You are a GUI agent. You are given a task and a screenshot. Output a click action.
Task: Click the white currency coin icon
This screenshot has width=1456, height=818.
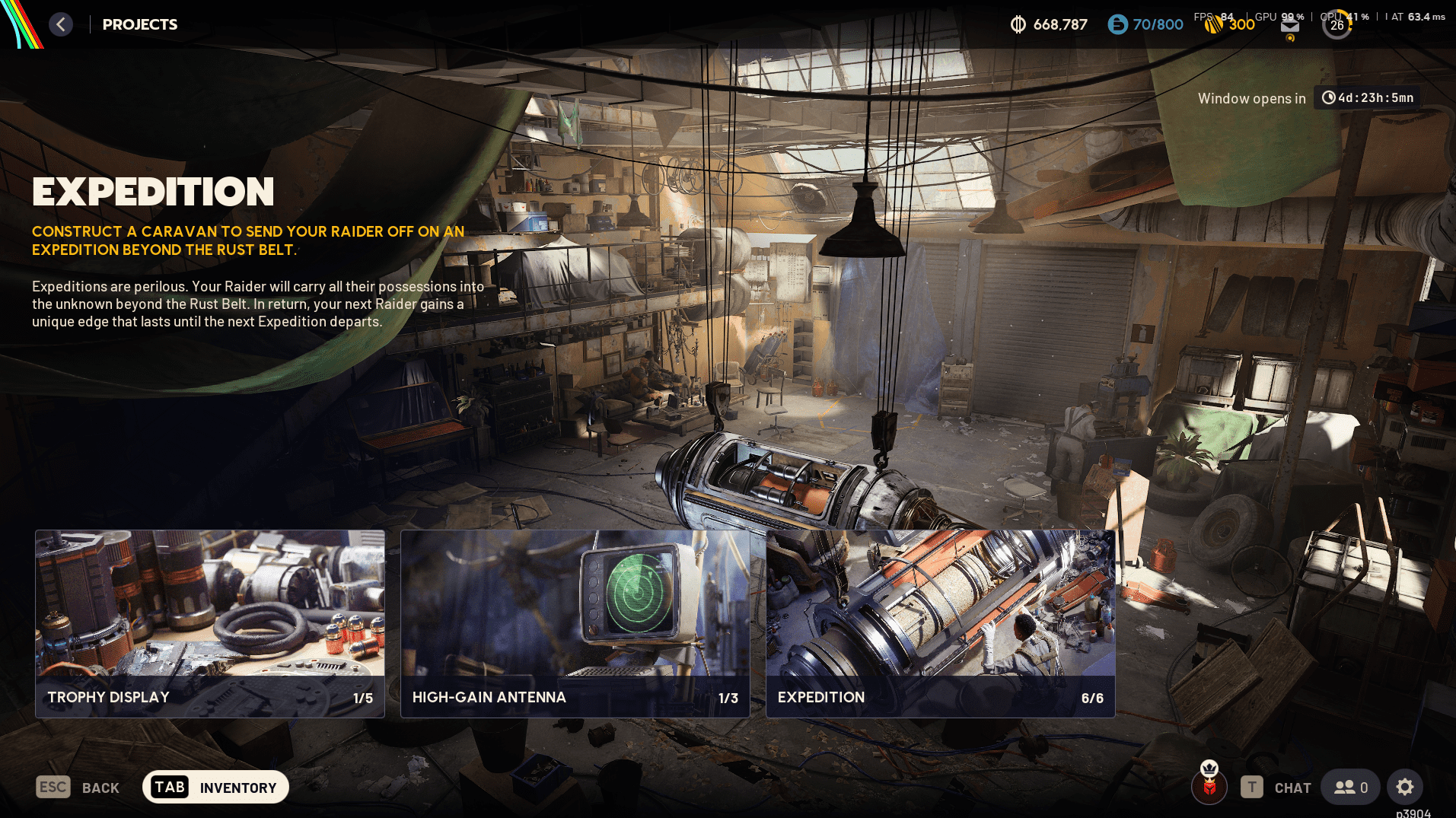click(1018, 24)
